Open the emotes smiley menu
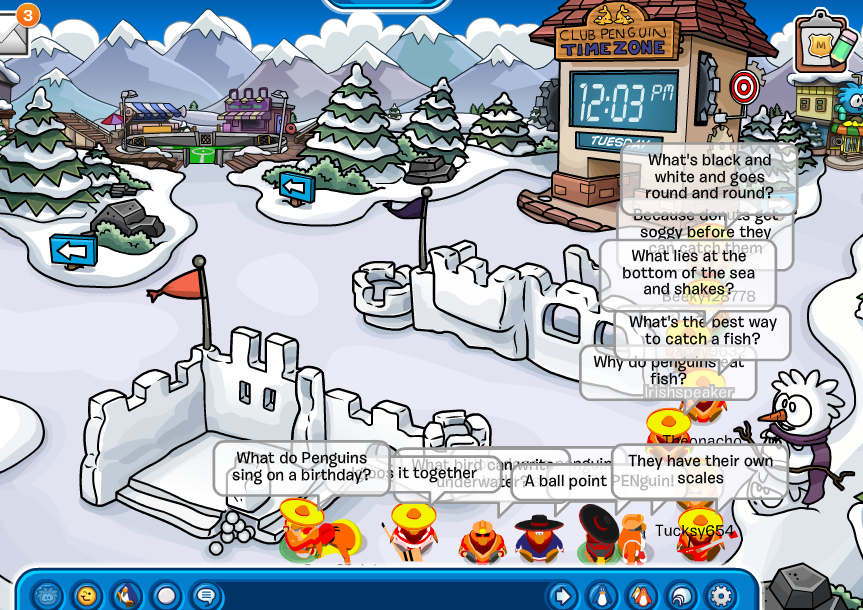Image resolution: width=863 pixels, height=610 pixels. 86,596
